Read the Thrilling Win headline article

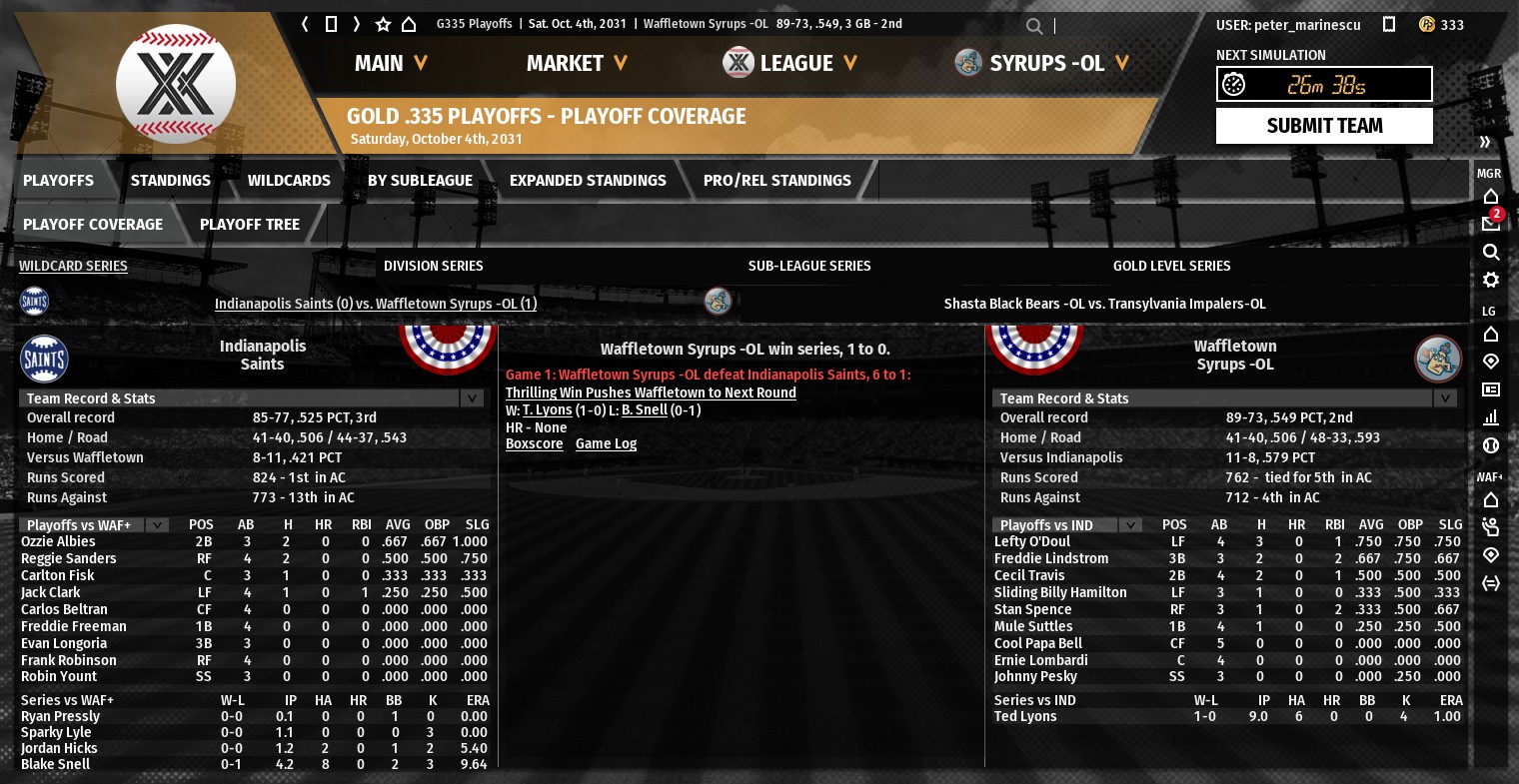coord(651,393)
